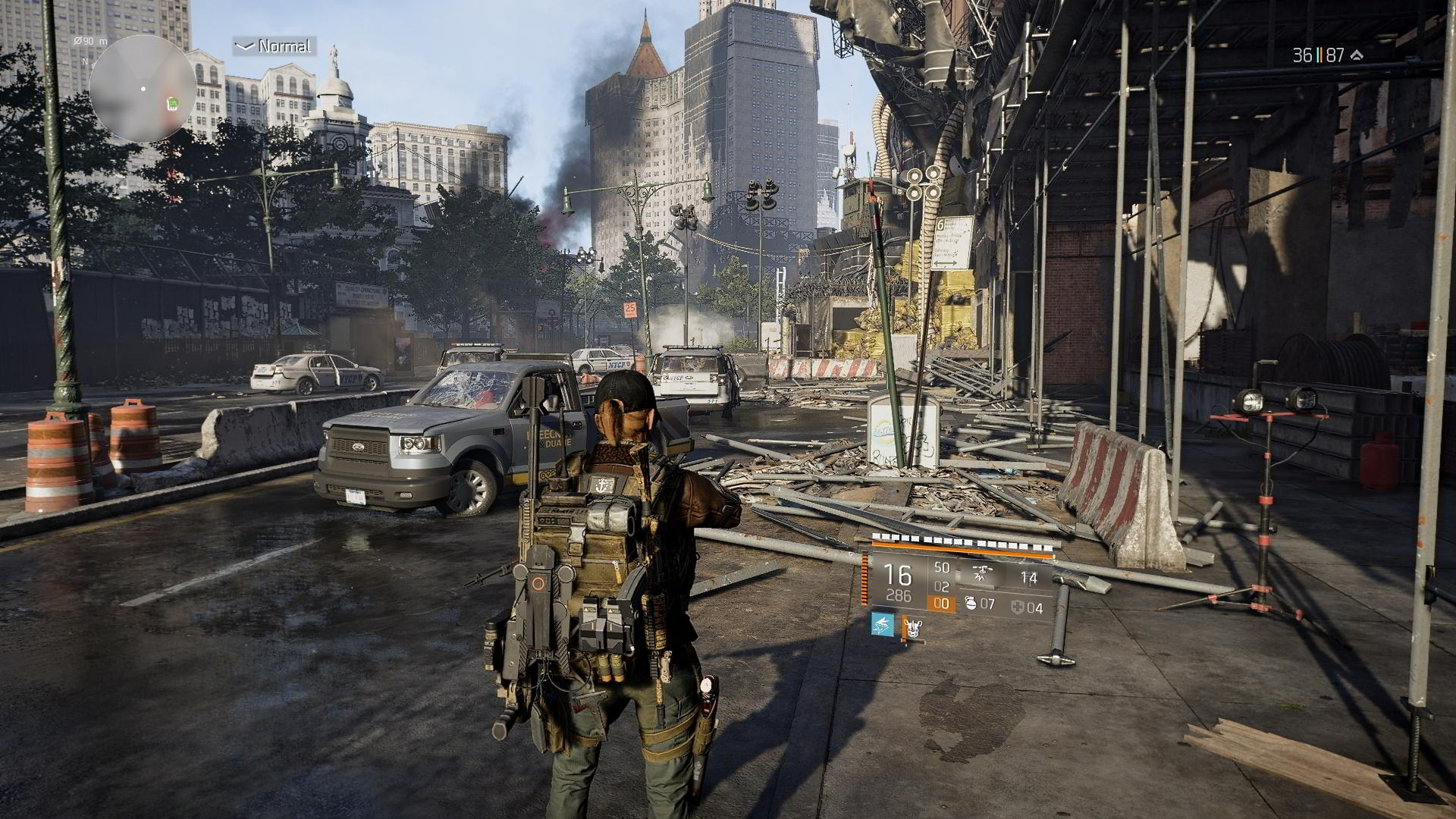Click the grenade icon next to 07
Viewport: 1456px width, 819px height.
(971, 604)
